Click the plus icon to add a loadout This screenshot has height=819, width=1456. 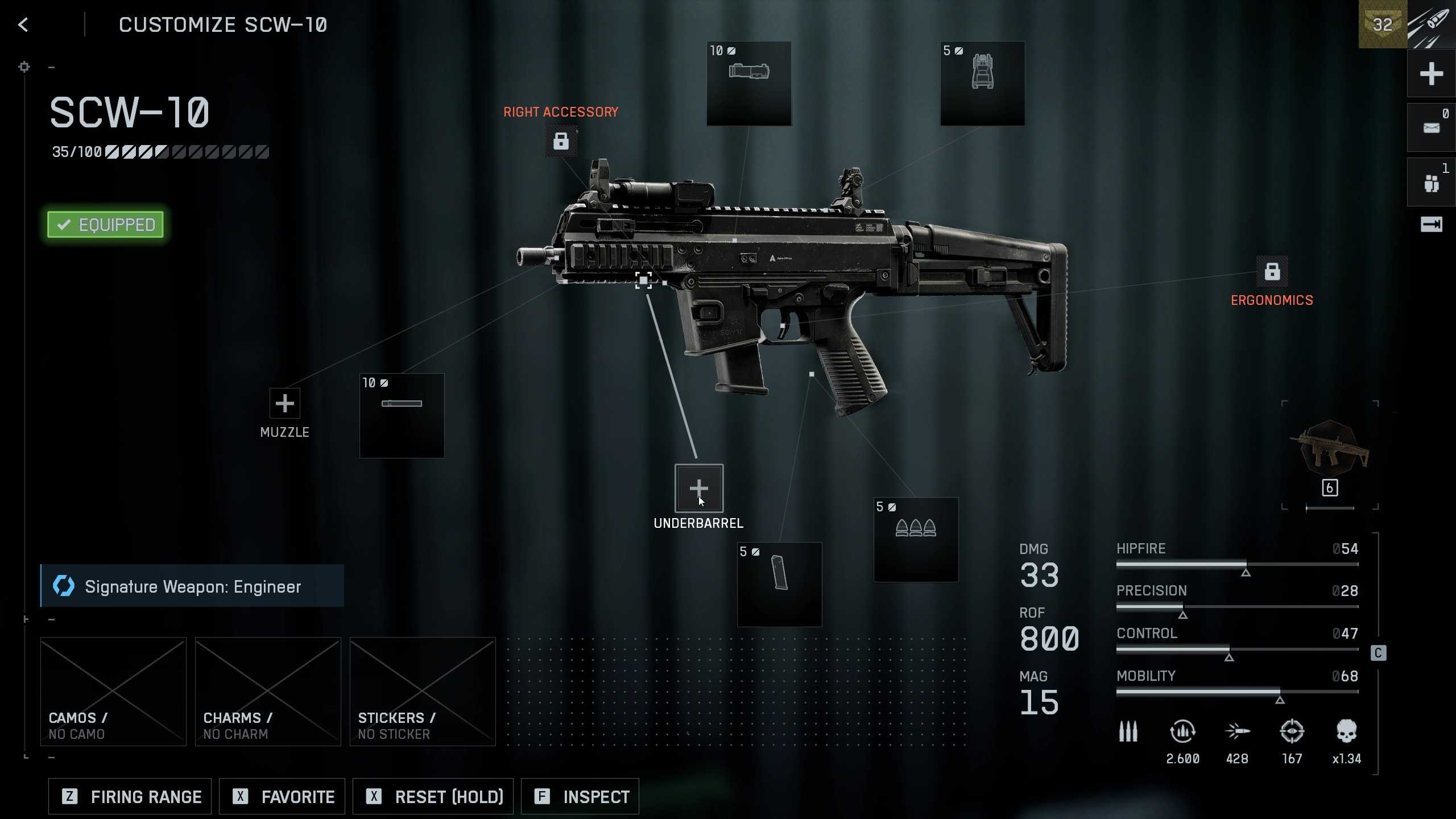coord(1431,73)
